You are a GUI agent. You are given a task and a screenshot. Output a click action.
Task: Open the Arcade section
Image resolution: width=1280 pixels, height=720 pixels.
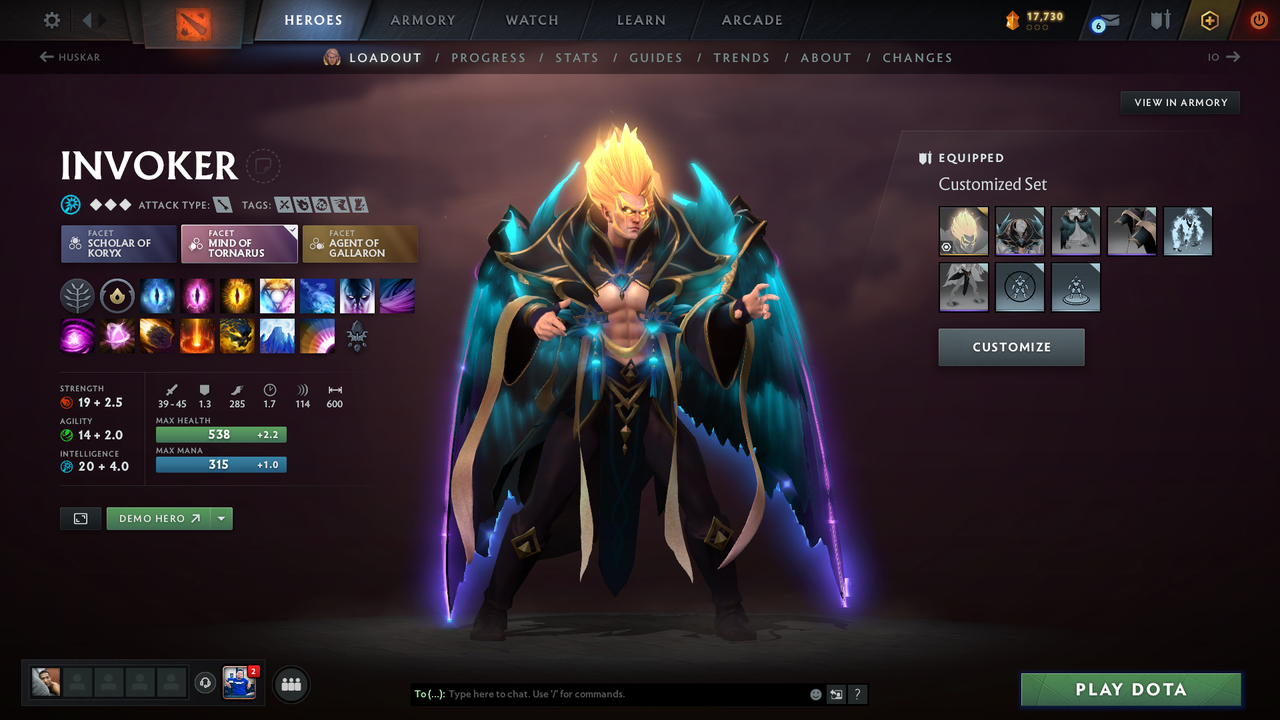coord(751,20)
